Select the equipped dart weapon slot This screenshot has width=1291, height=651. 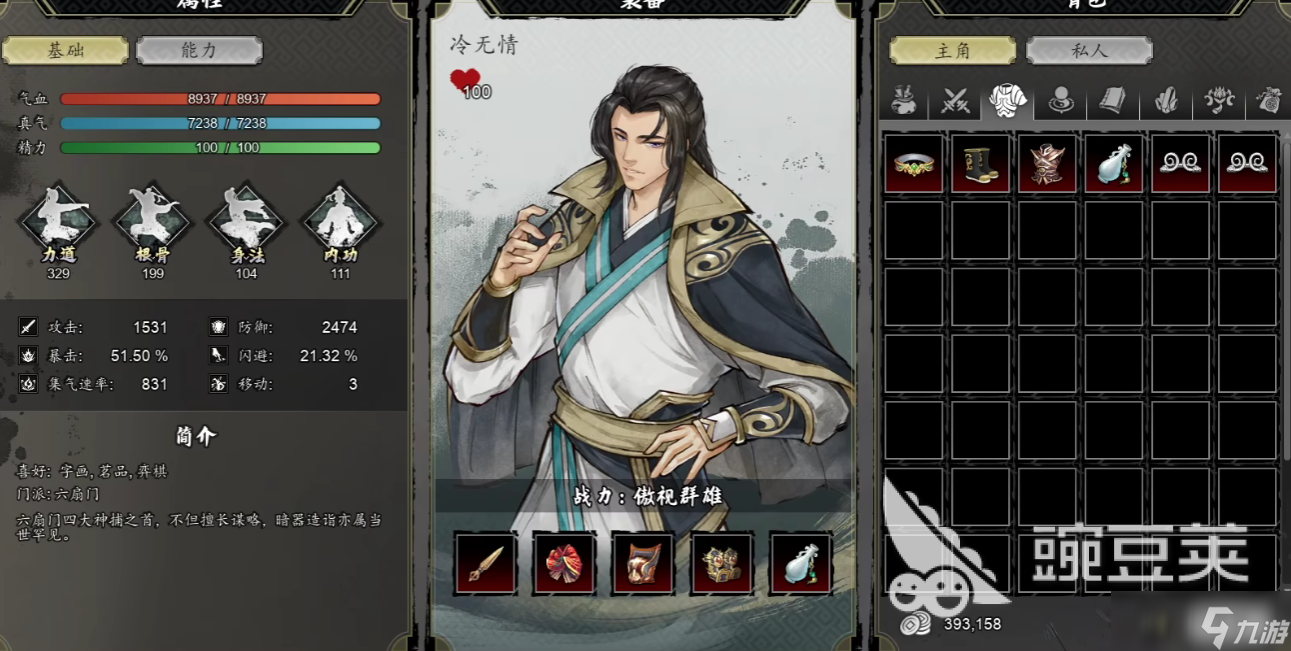point(486,564)
